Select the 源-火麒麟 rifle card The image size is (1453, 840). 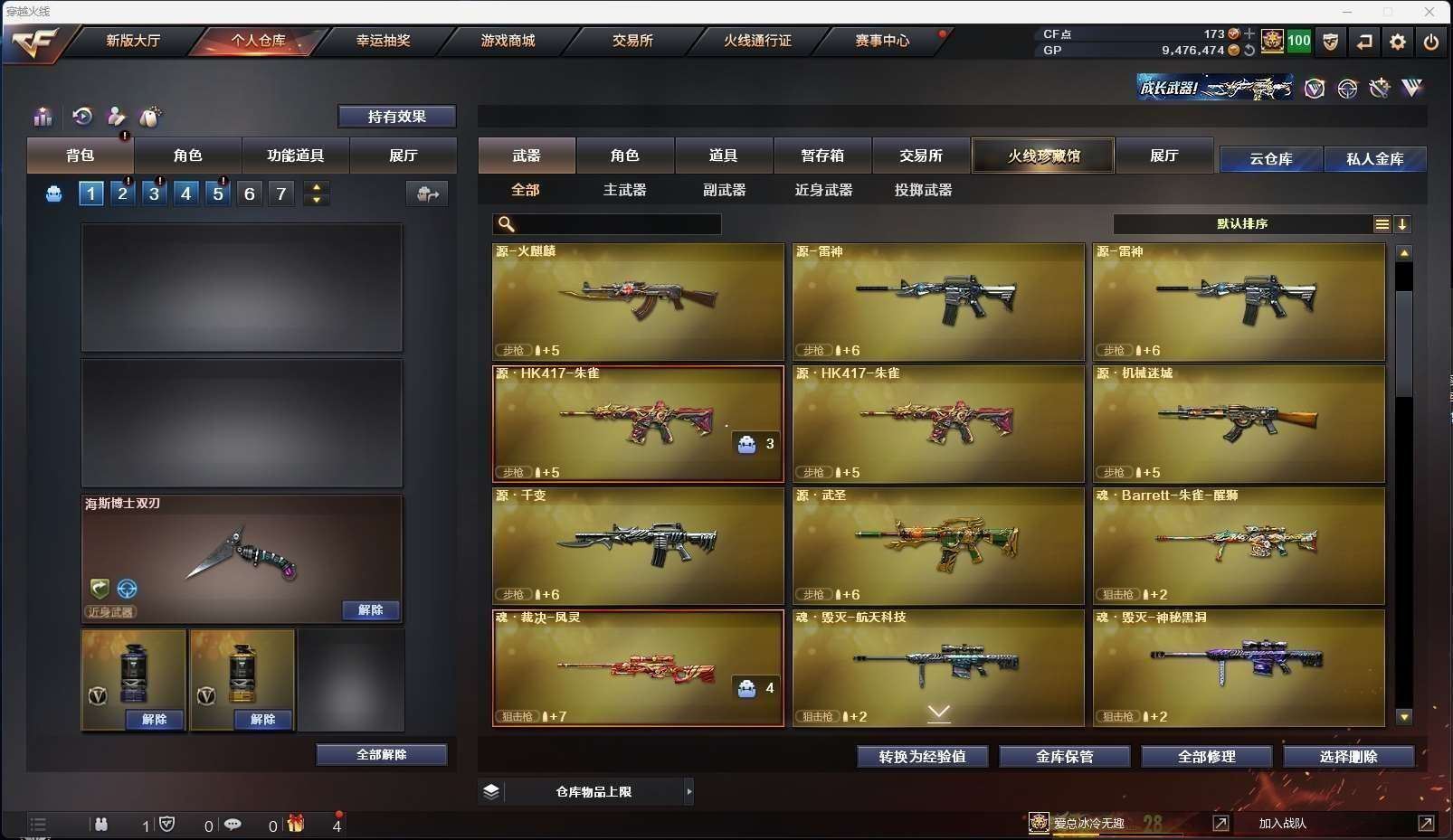pos(638,301)
